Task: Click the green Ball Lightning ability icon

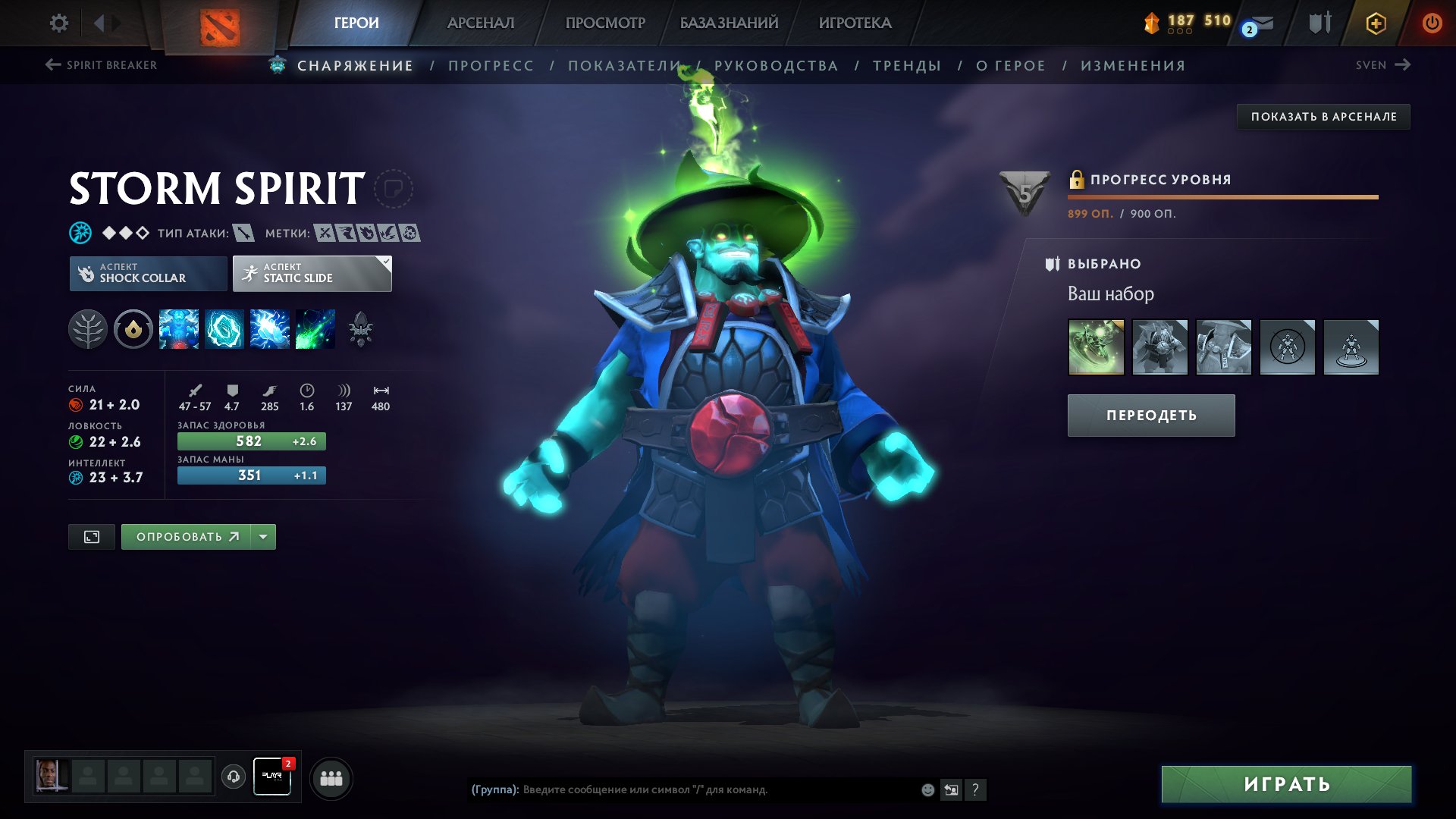Action: 314,329
